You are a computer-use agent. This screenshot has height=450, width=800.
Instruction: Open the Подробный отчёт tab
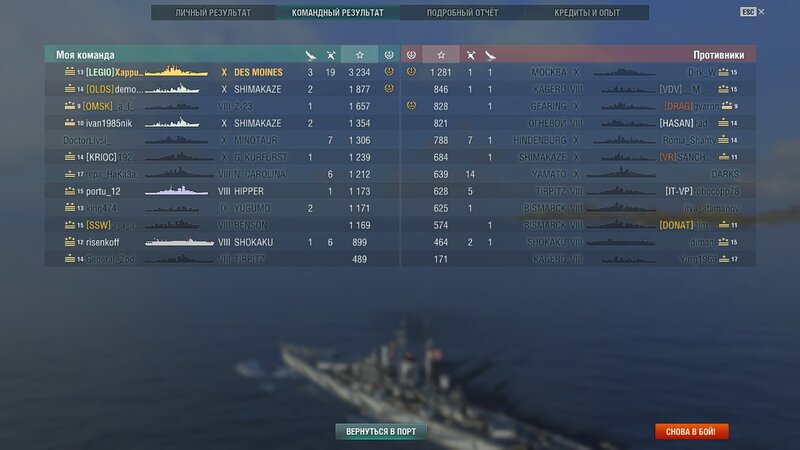pyautogui.click(x=460, y=13)
